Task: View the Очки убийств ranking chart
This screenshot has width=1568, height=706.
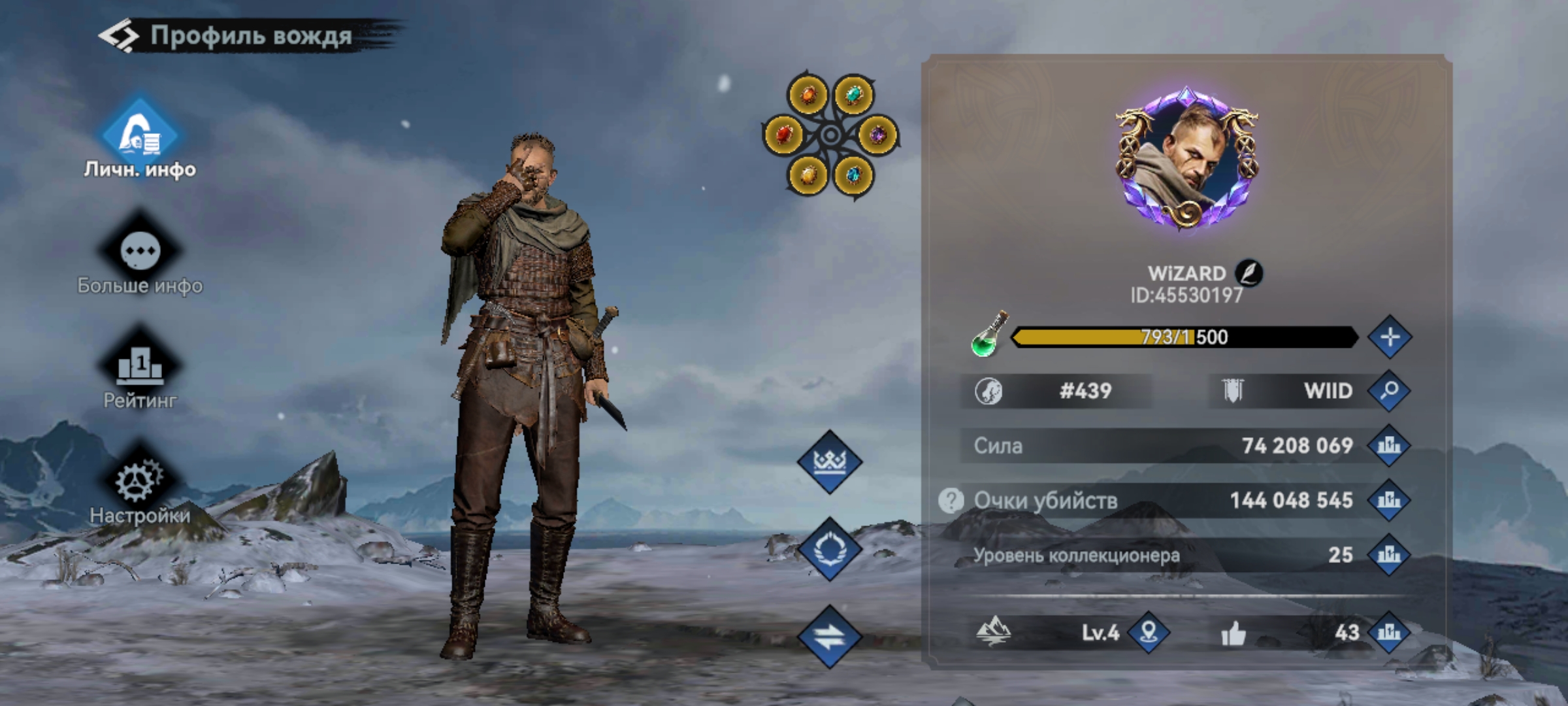Action: point(1389,501)
